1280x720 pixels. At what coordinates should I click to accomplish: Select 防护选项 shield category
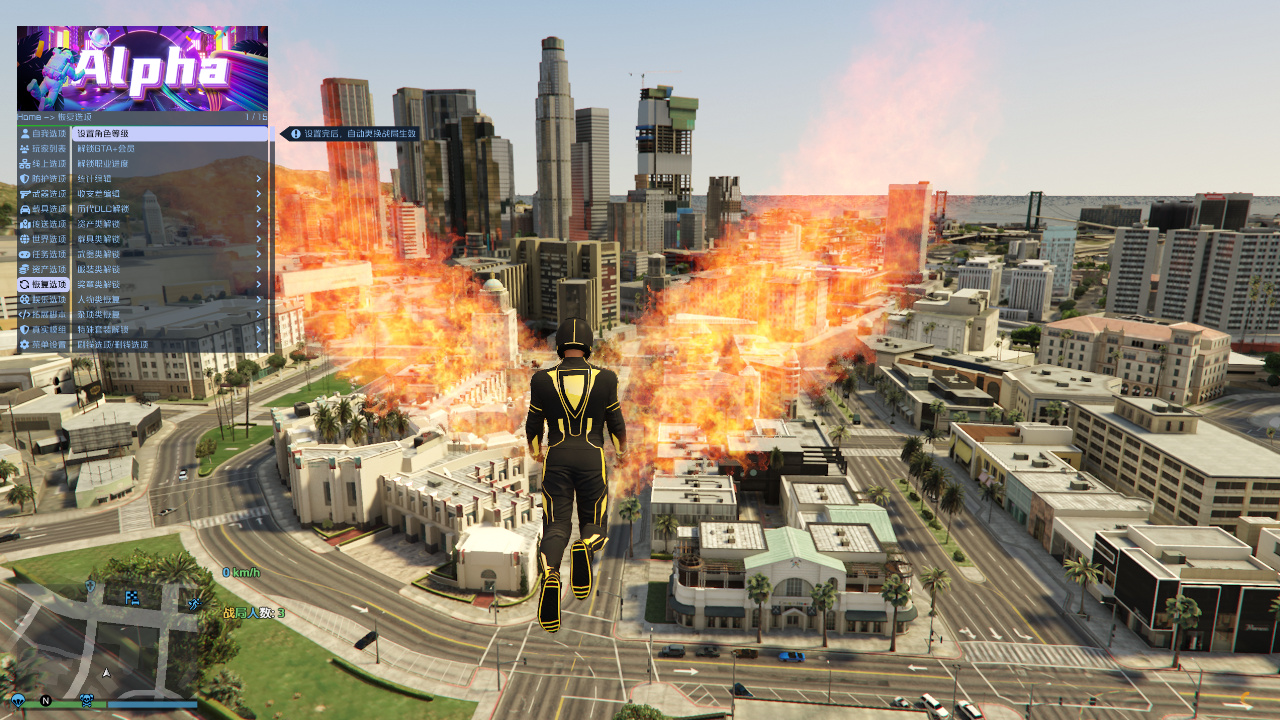click(x=43, y=178)
